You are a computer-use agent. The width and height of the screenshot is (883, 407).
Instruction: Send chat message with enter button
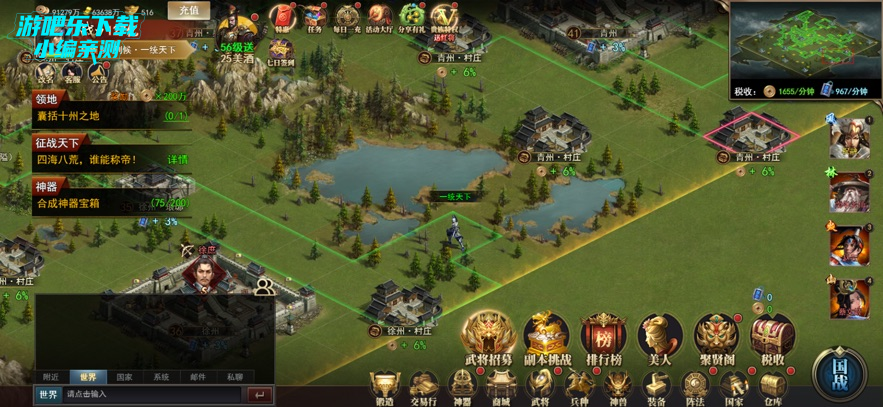tap(259, 395)
